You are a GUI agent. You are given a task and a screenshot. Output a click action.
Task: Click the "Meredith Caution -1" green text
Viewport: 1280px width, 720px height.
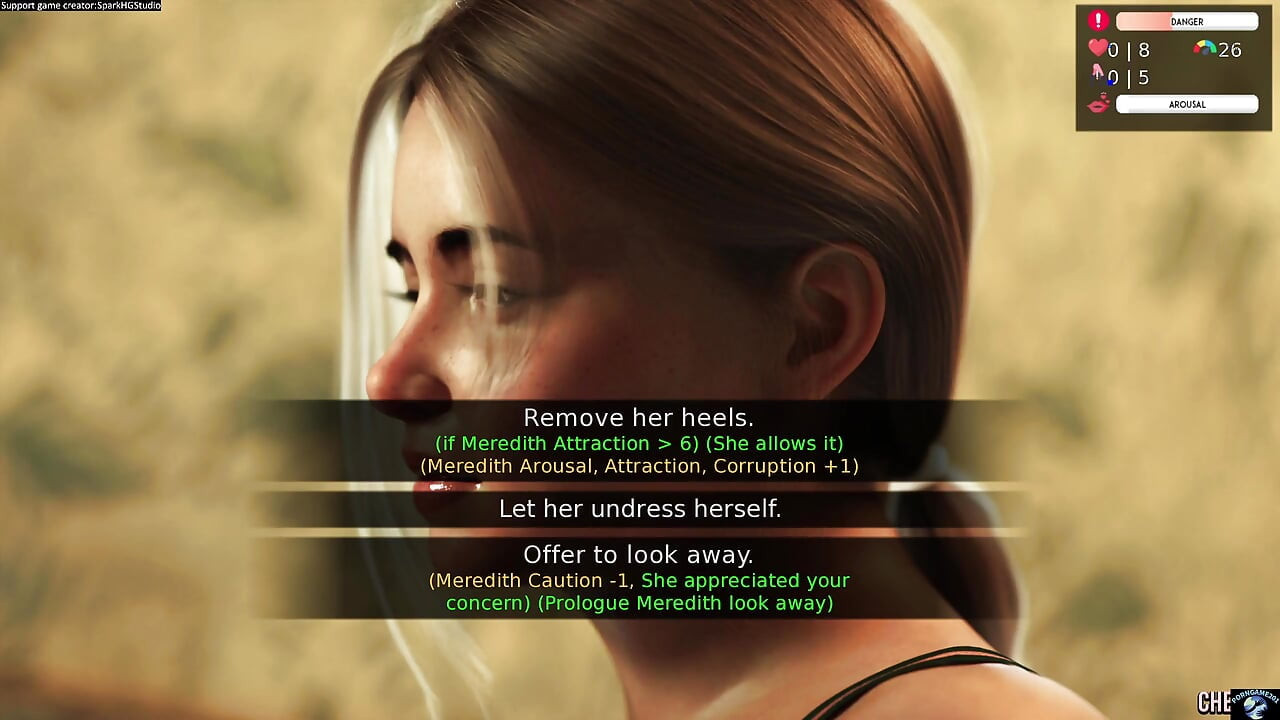pyautogui.click(x=532, y=580)
